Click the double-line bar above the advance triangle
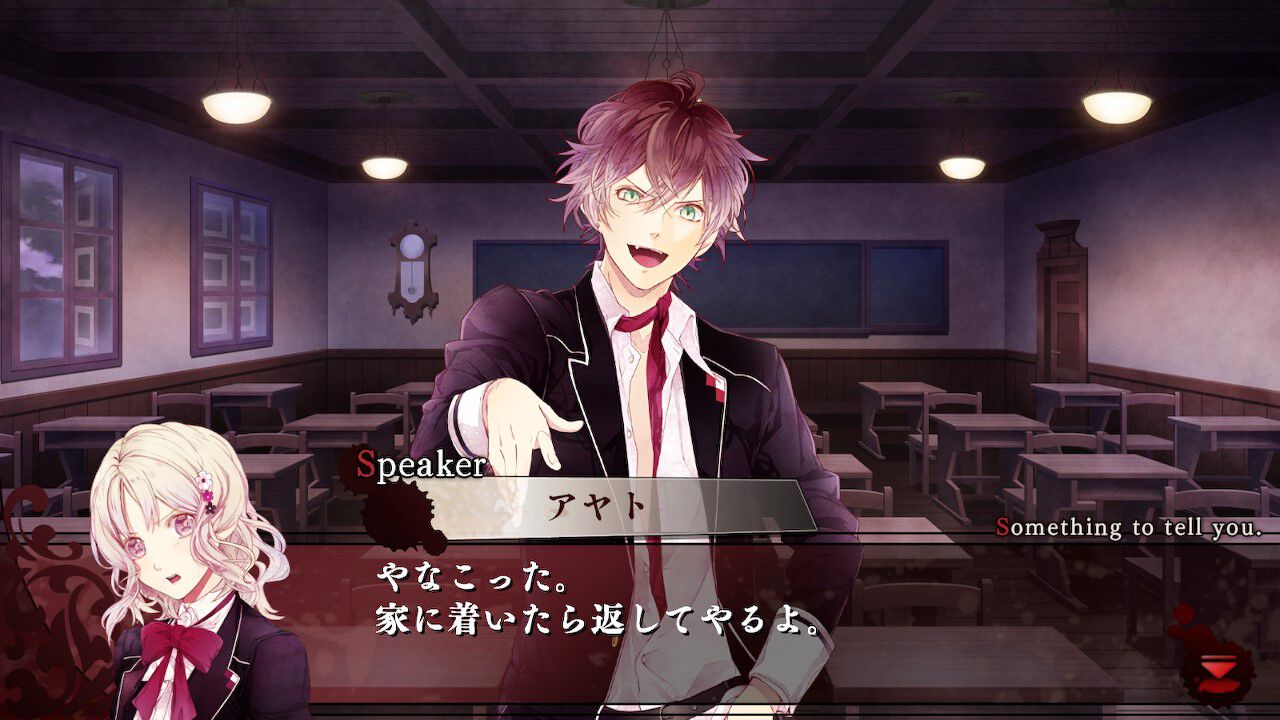 [x=1219, y=658]
